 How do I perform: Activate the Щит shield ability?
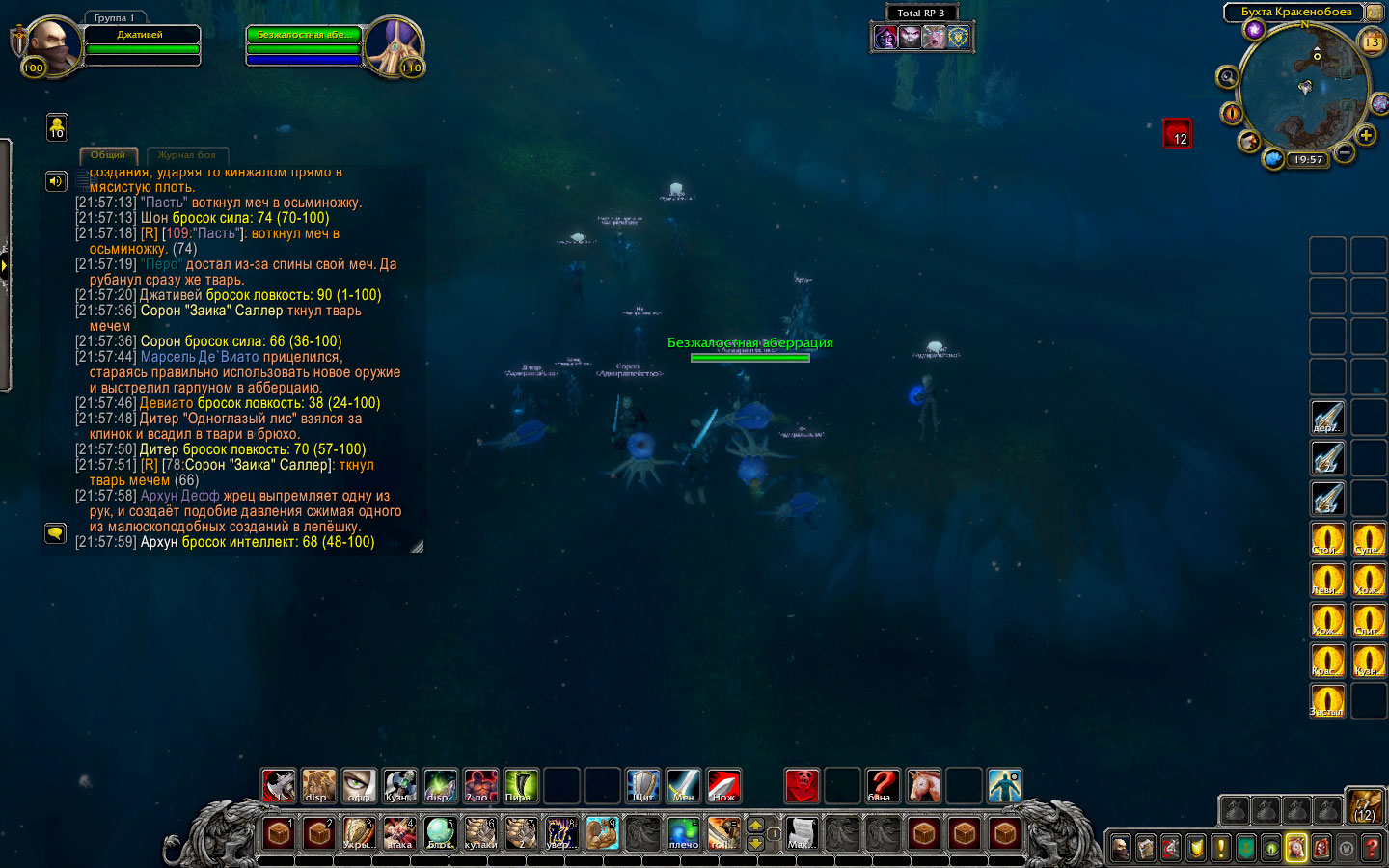click(x=642, y=786)
